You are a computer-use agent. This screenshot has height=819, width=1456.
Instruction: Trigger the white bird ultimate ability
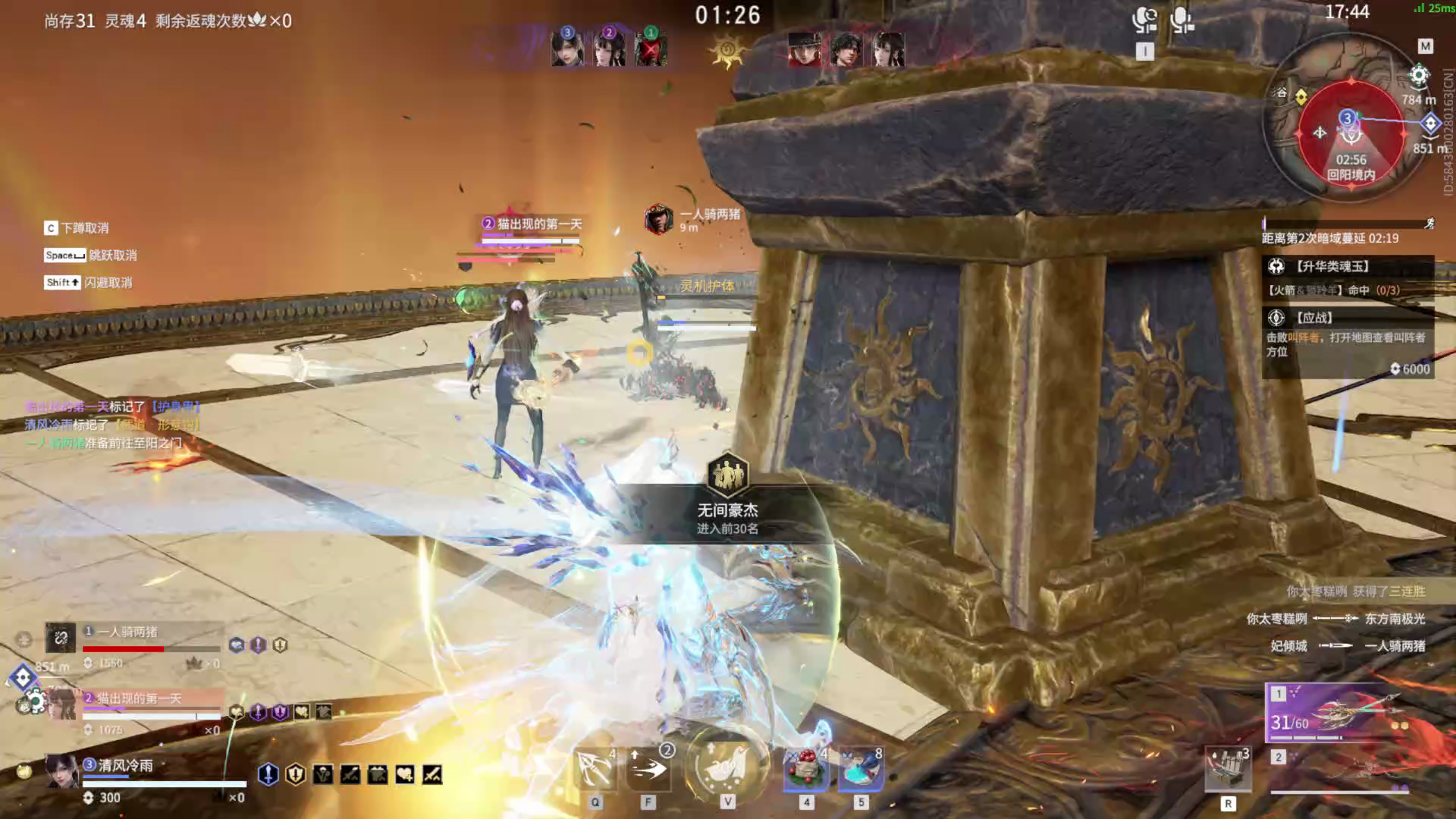726,767
